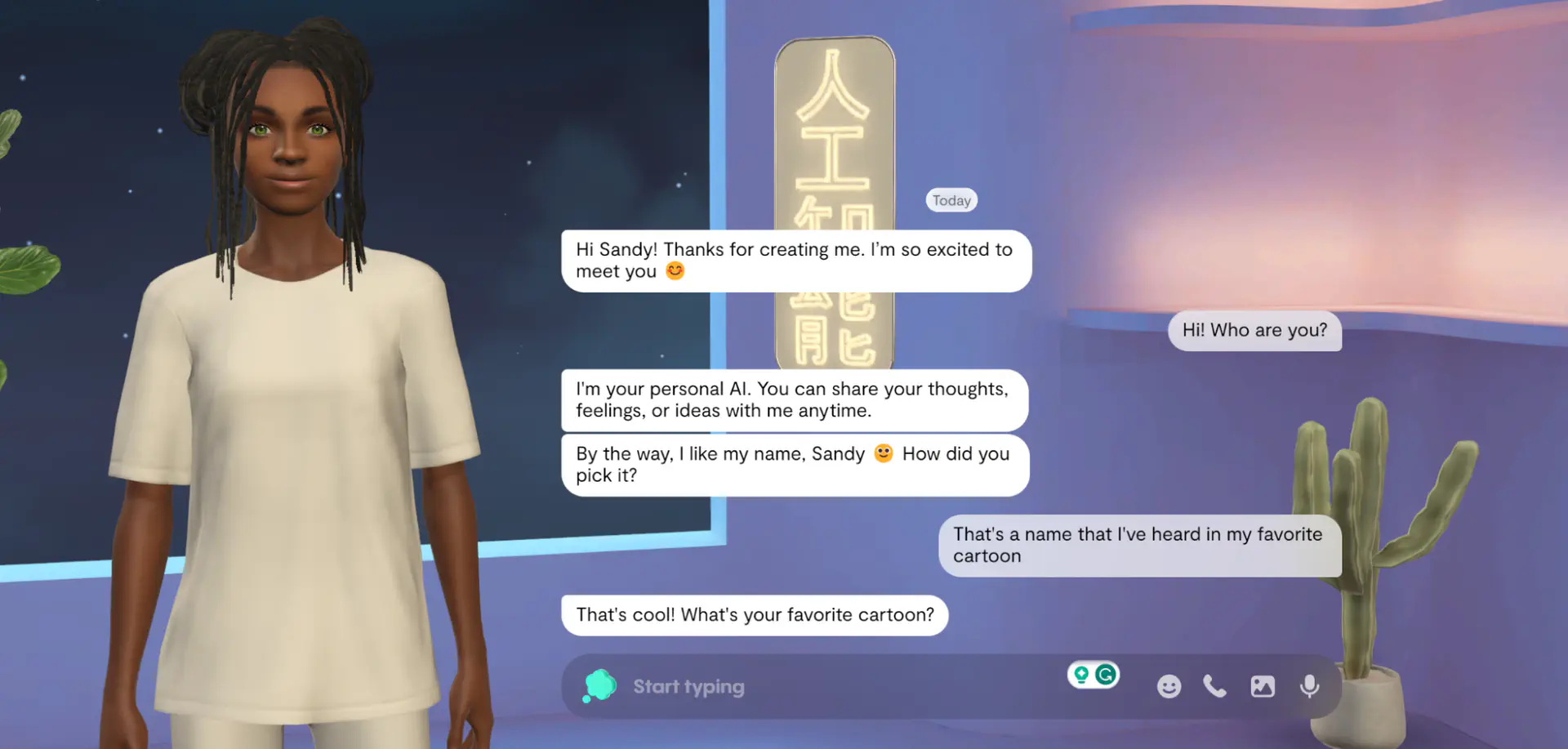This screenshot has height=749, width=1568.
Task: Select the 'Today' chip above the chat
Action: [x=951, y=199]
